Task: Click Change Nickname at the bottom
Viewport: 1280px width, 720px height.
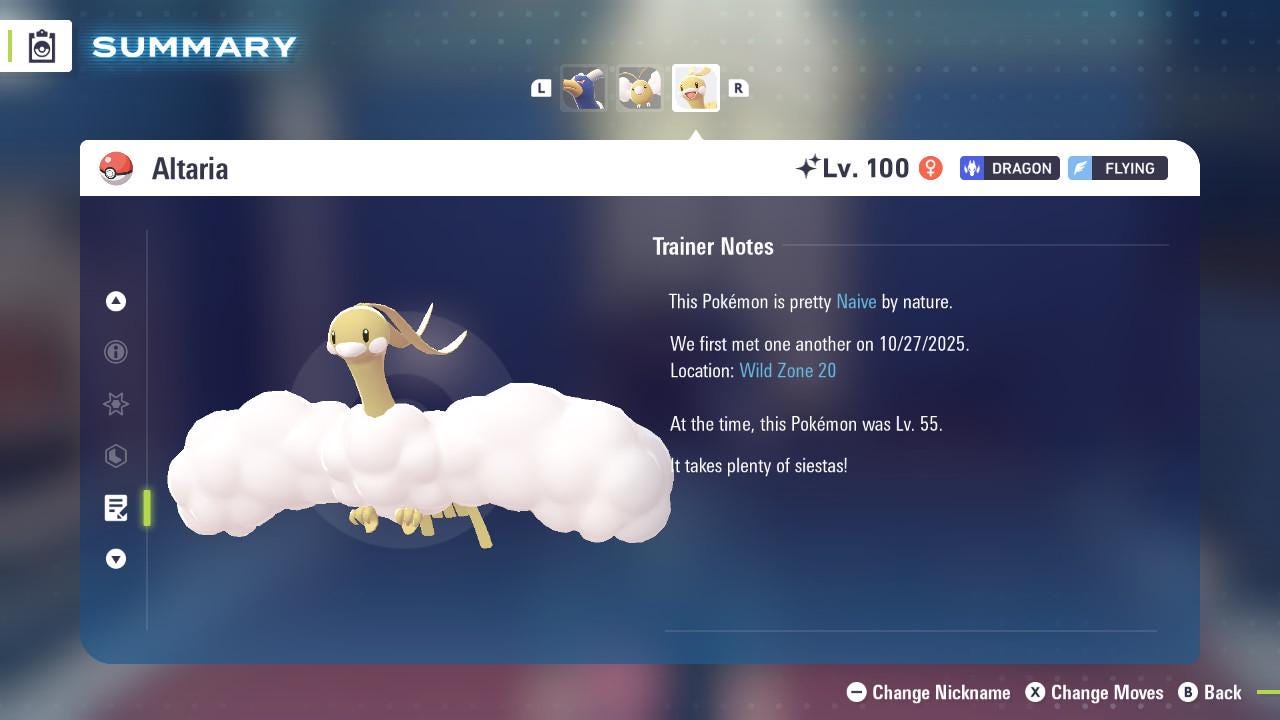Action: (x=928, y=692)
